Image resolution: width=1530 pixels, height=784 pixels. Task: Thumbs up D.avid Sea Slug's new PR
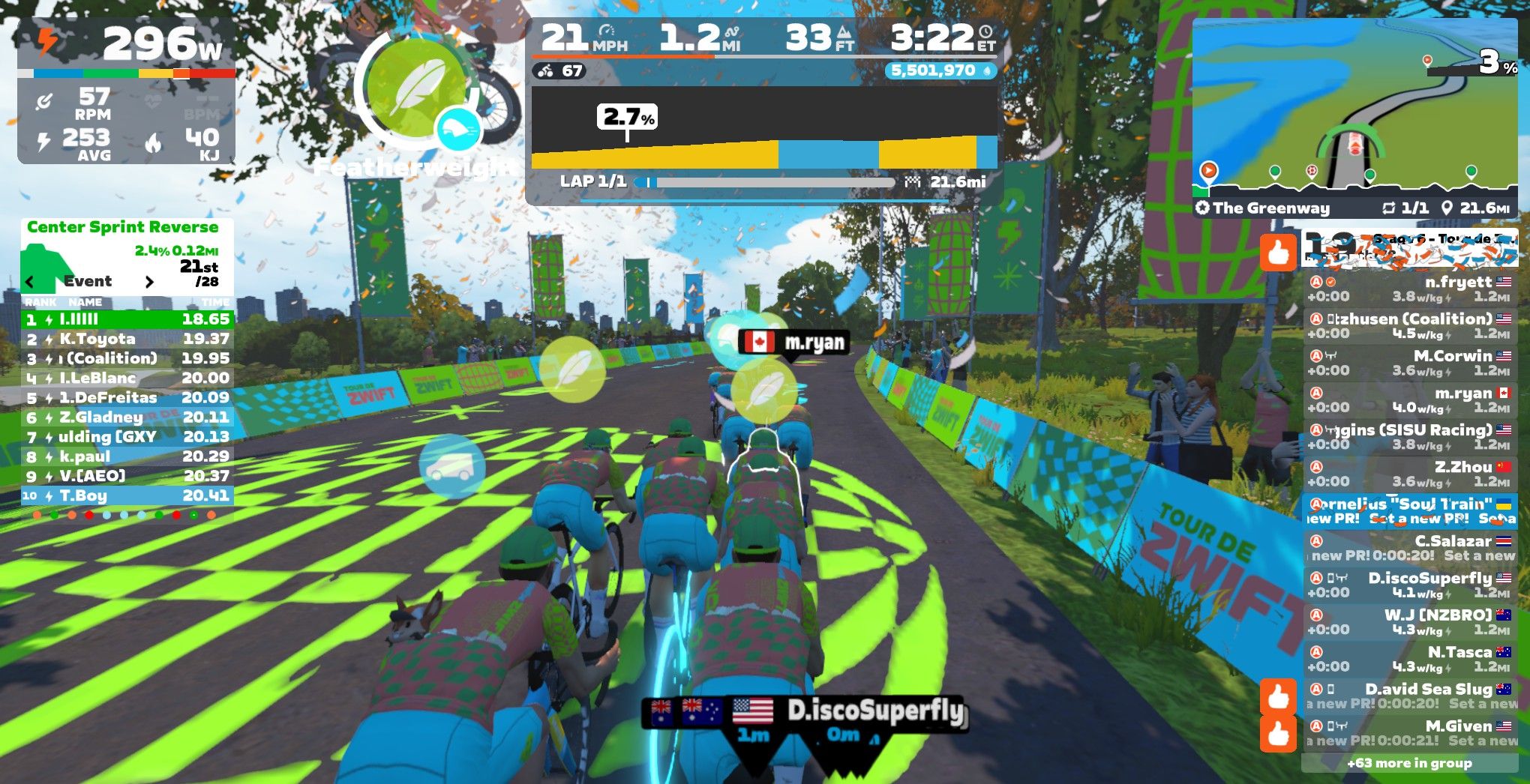[x=1278, y=696]
